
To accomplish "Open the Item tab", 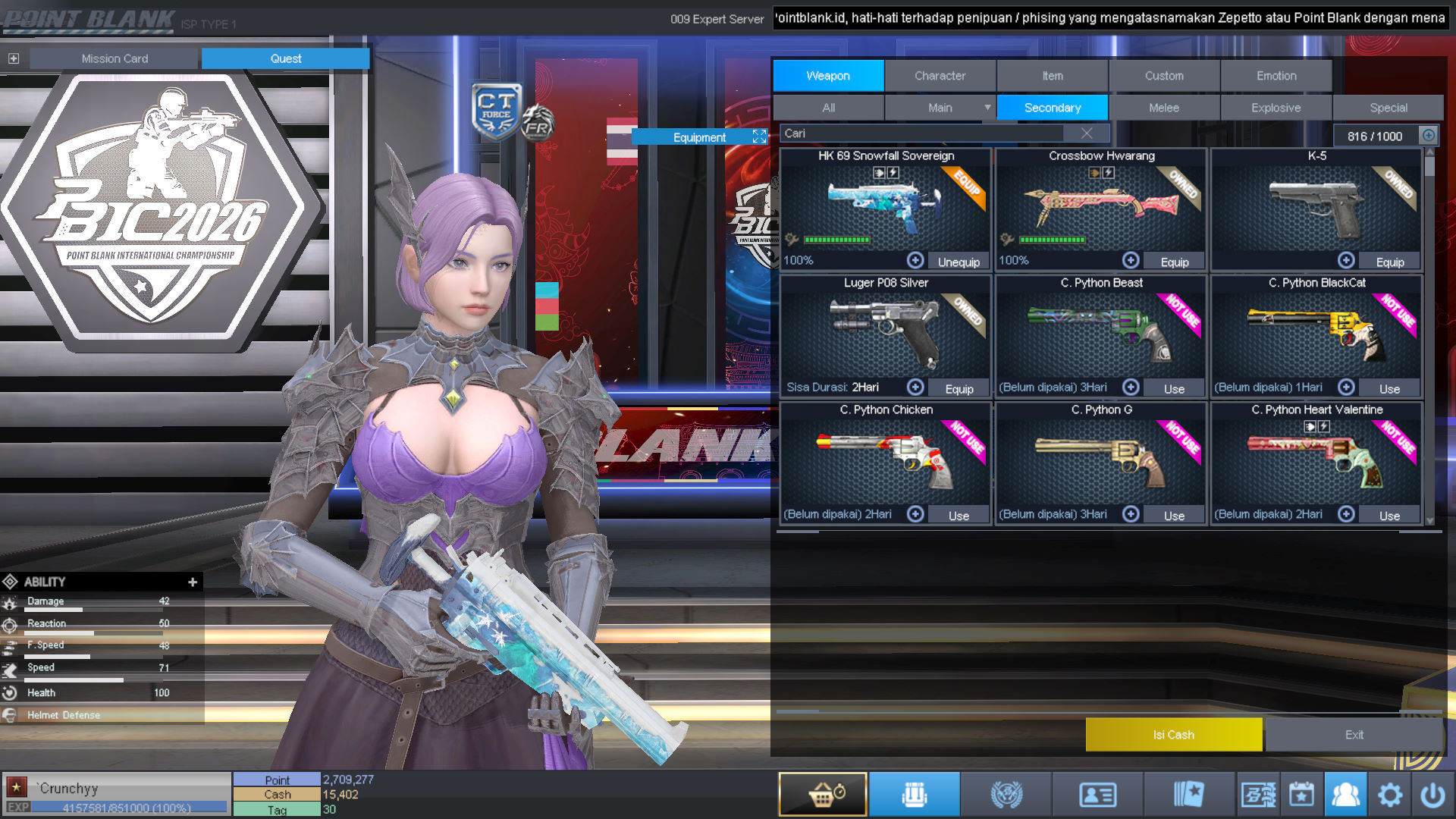I will pyautogui.click(x=1052, y=76).
